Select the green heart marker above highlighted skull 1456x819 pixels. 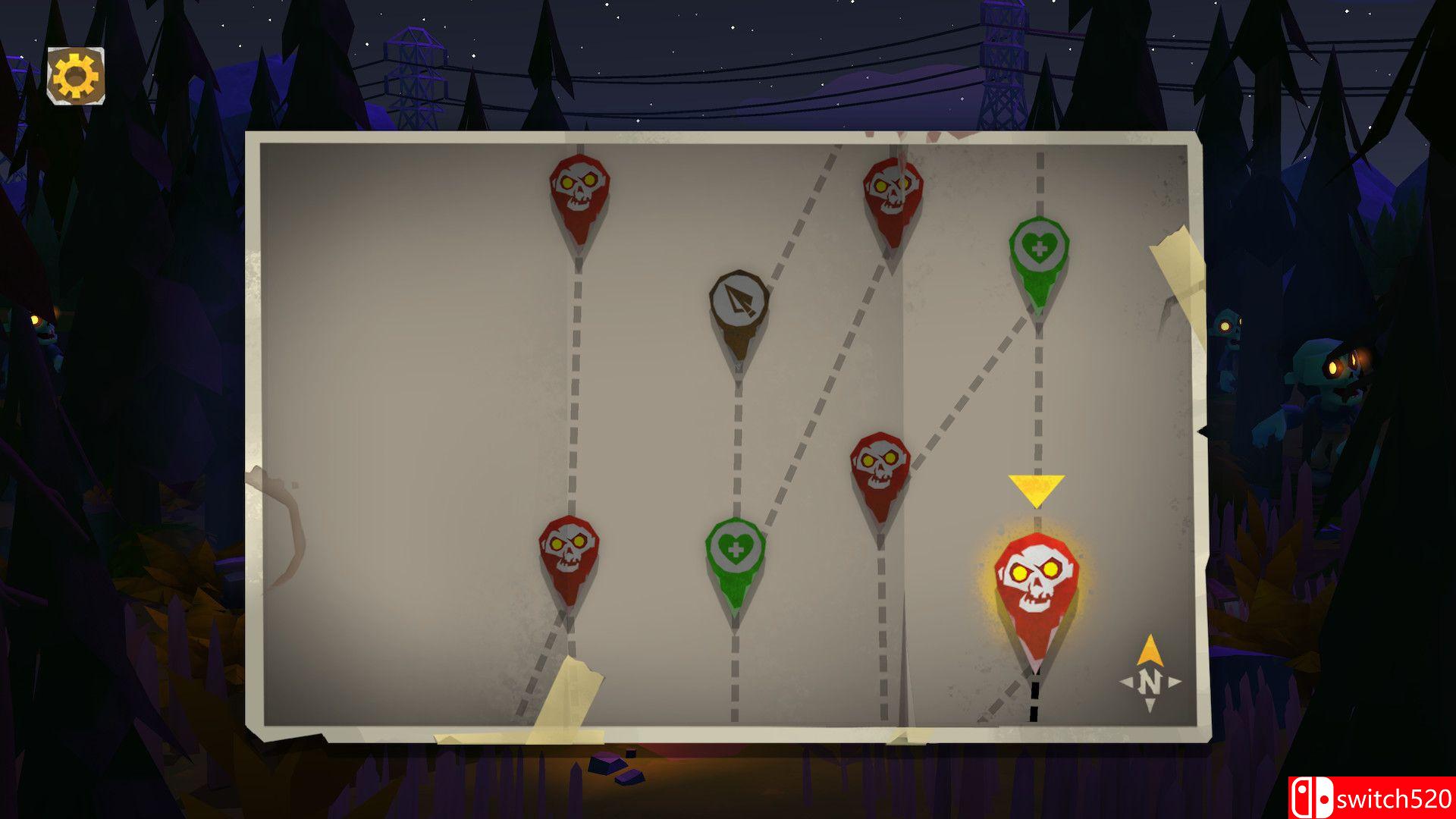1038,251
